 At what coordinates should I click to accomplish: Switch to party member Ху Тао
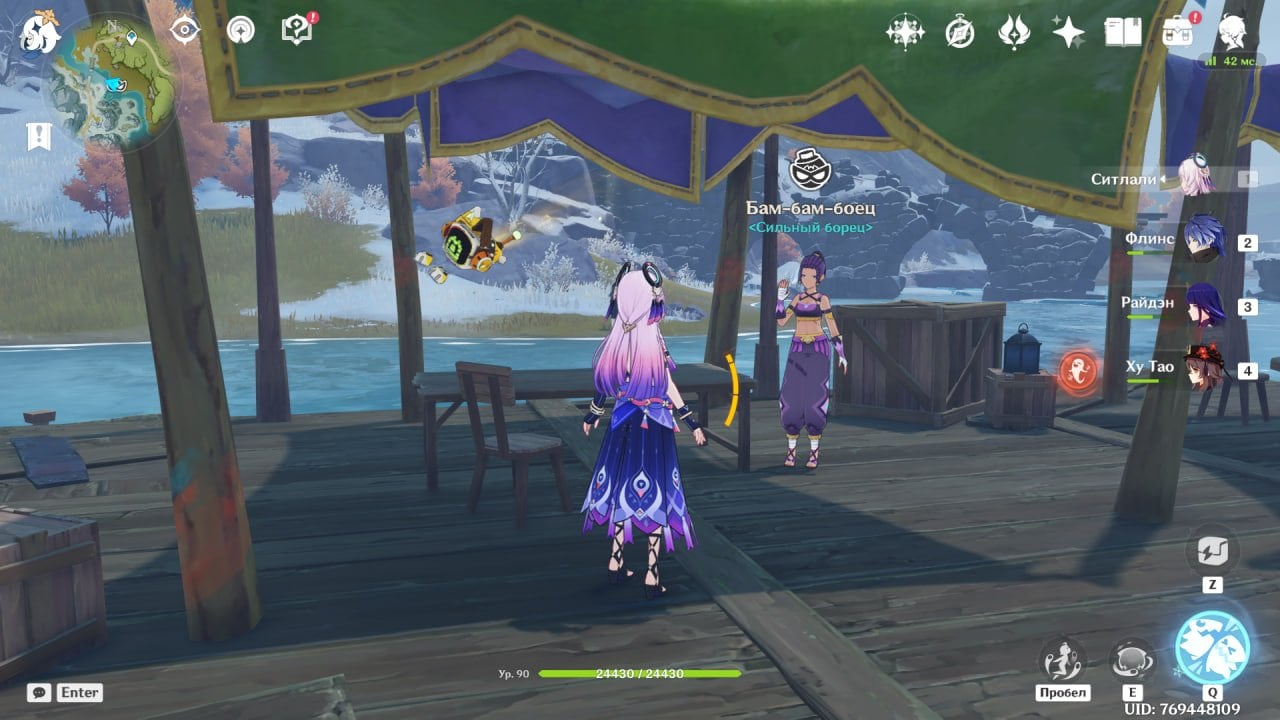(1203, 368)
